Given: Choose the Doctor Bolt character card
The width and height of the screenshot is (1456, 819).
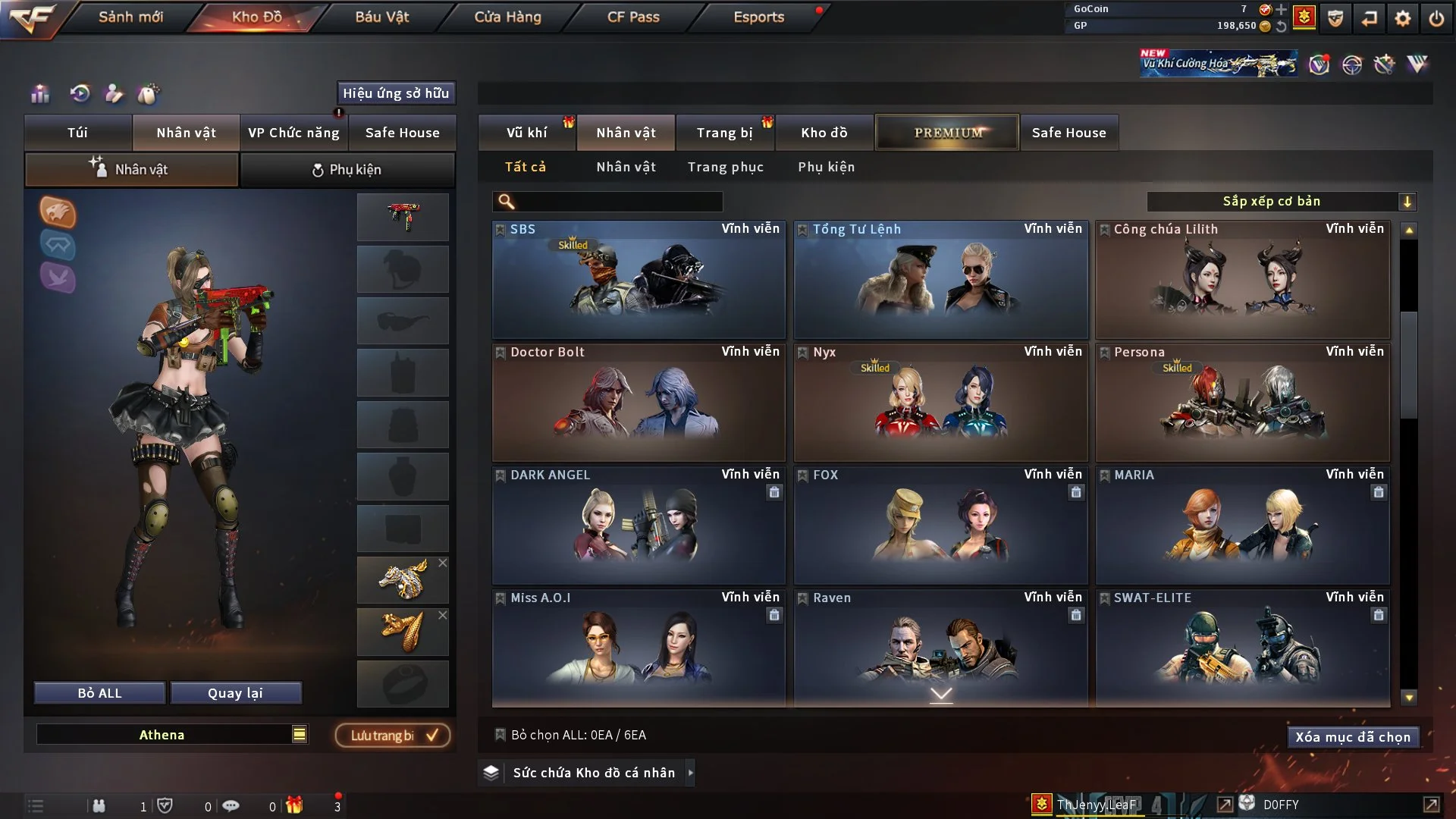Looking at the screenshot, I should (639, 403).
